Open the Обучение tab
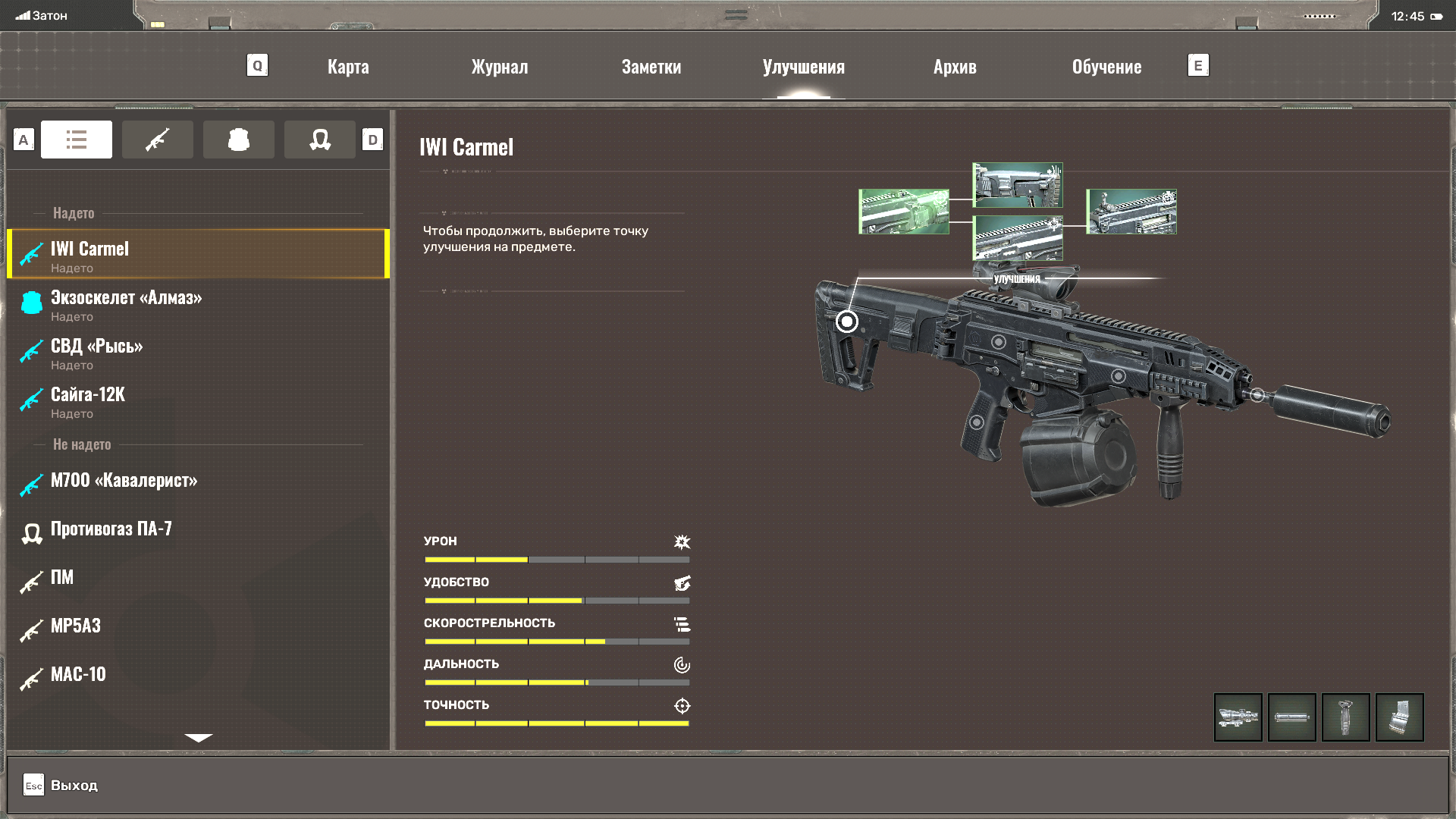 1106,67
